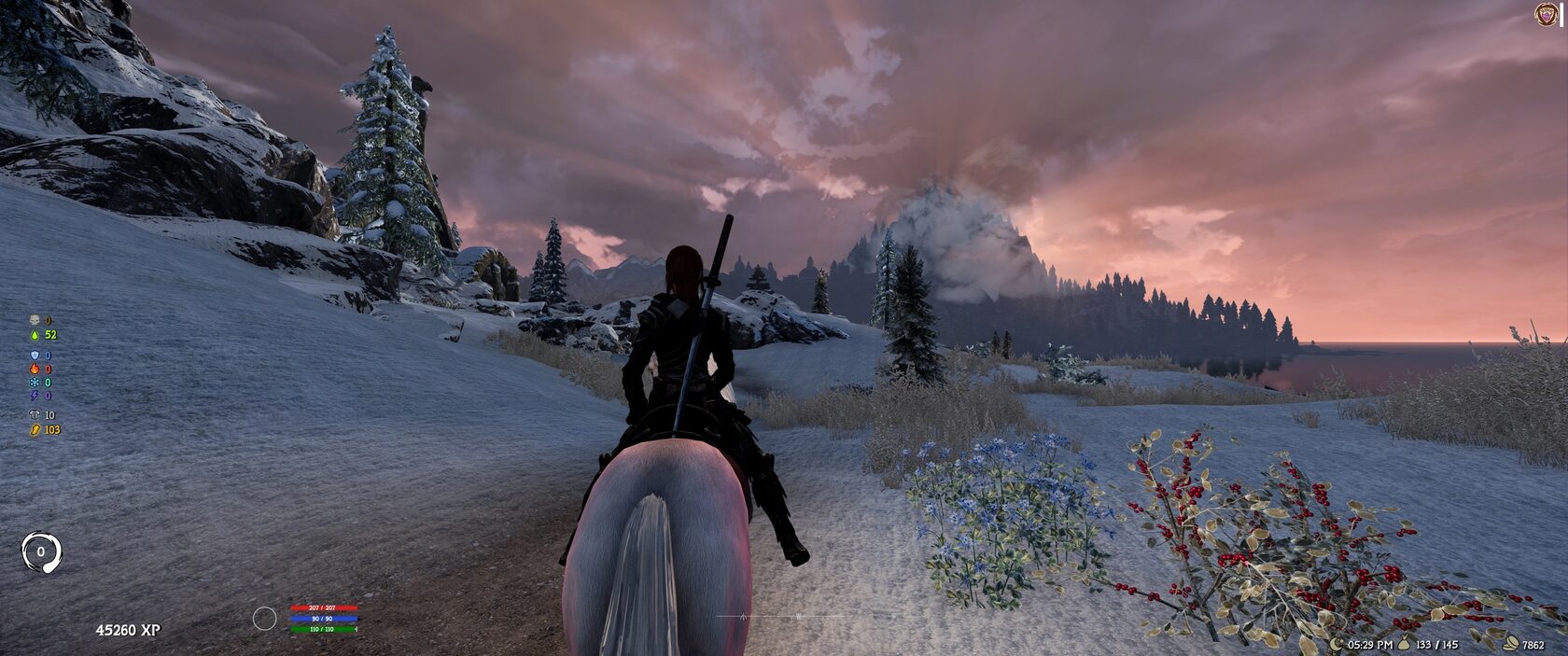Select the armor rating cuirass icon
The height and width of the screenshot is (656, 1568).
pyautogui.click(x=35, y=415)
